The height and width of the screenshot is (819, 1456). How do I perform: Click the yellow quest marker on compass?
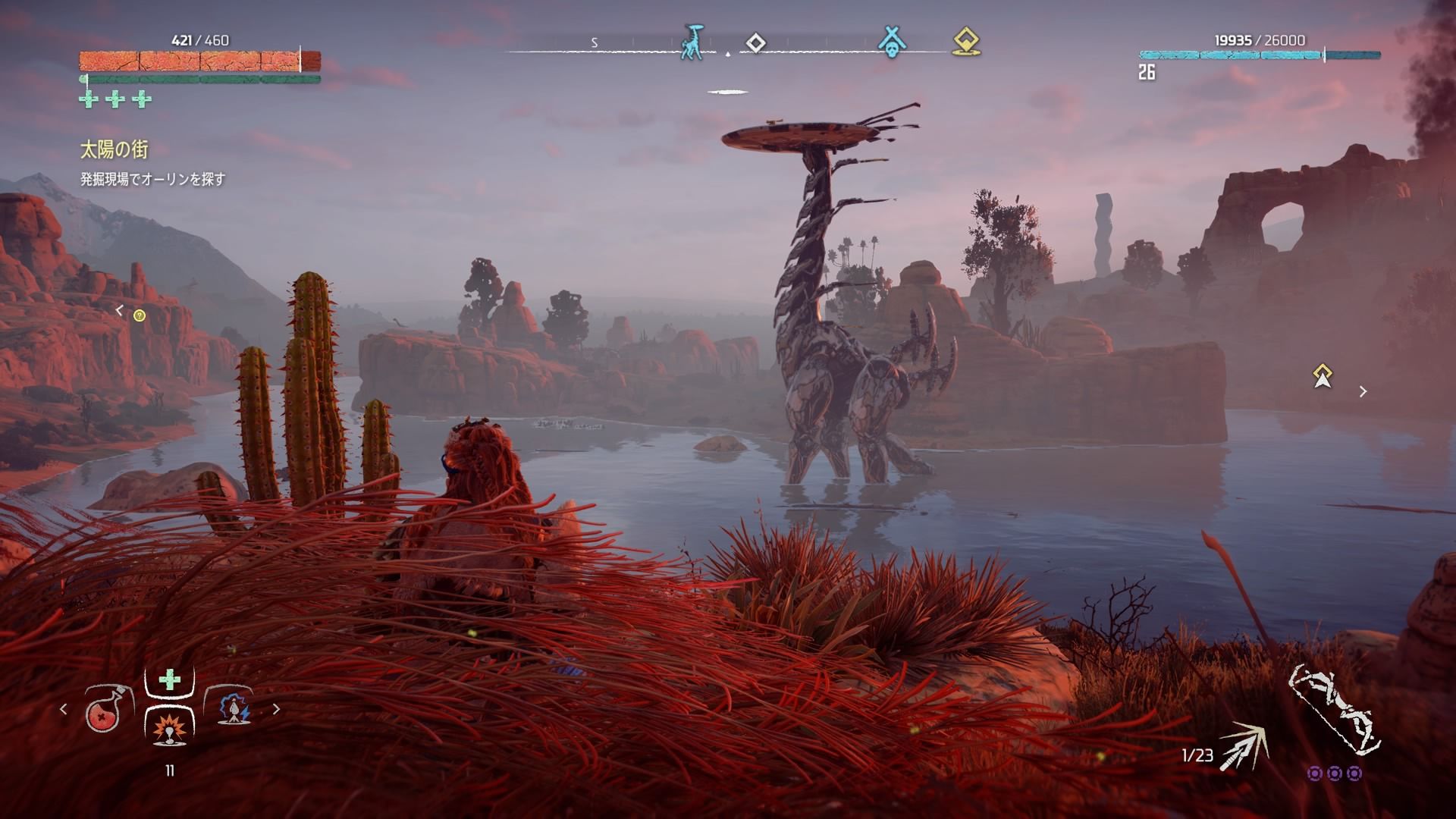click(965, 42)
